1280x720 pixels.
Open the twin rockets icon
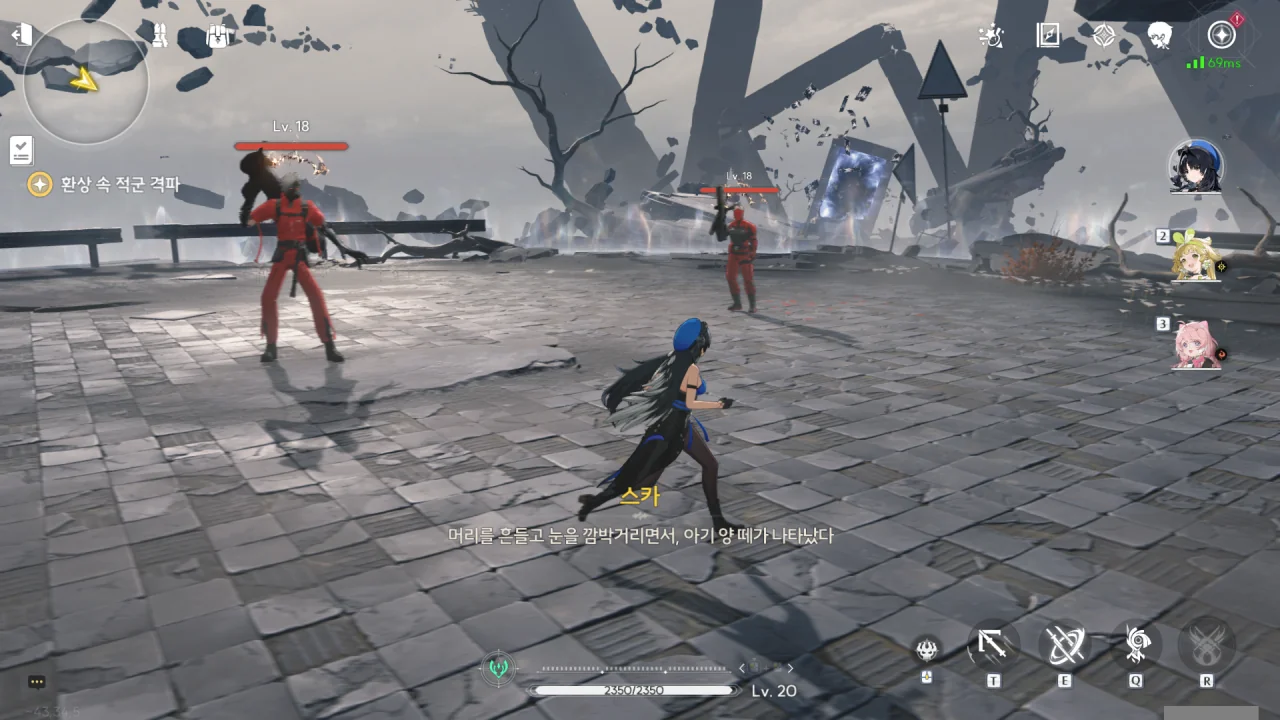coord(159,35)
